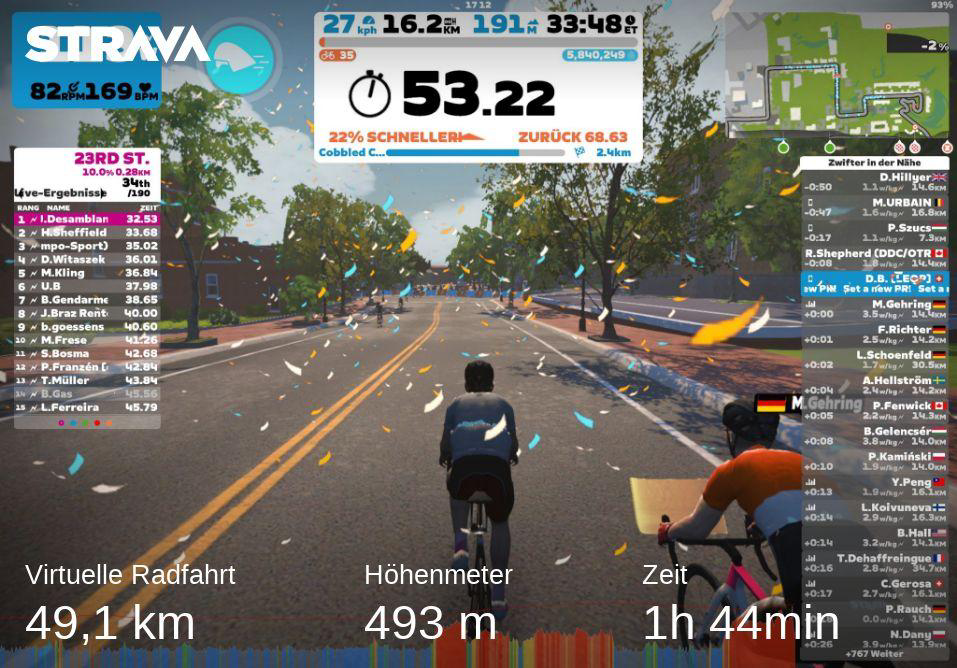
Task: View M.Gehring in the nearby Zwifters list
Action: click(x=875, y=309)
